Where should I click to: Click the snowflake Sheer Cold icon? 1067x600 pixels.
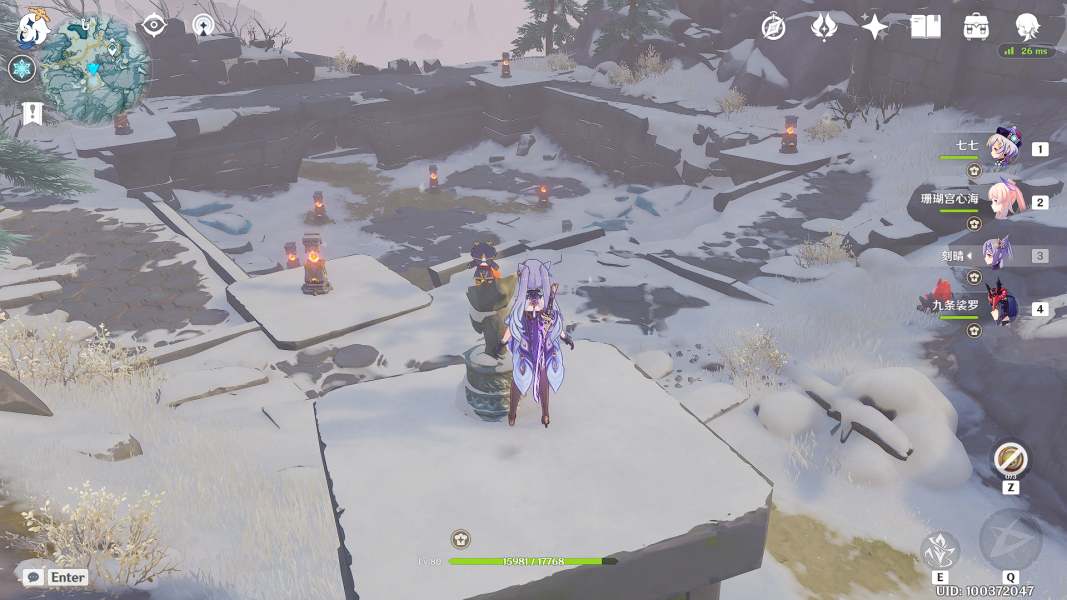click(x=21, y=69)
